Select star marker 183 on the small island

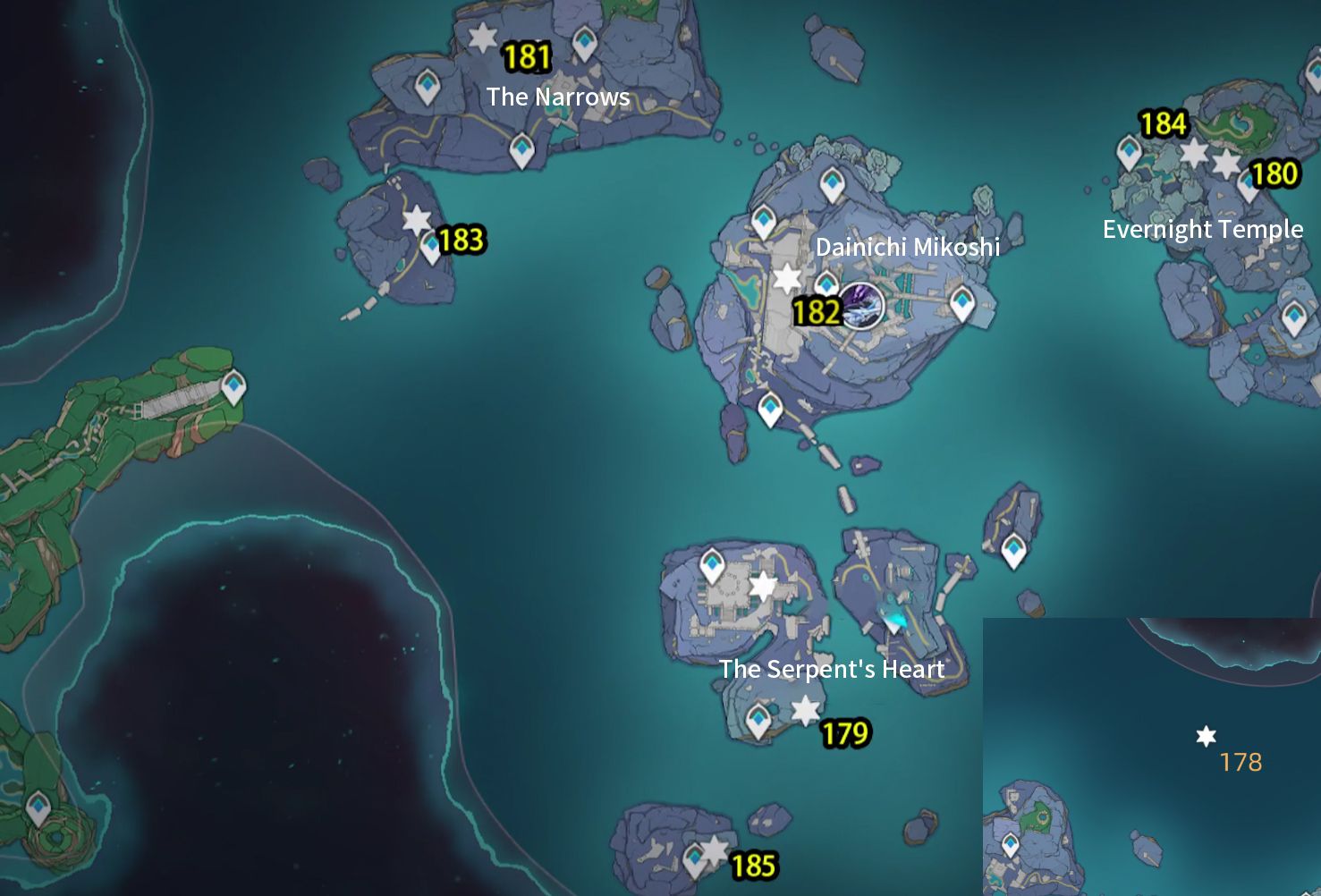point(417,219)
